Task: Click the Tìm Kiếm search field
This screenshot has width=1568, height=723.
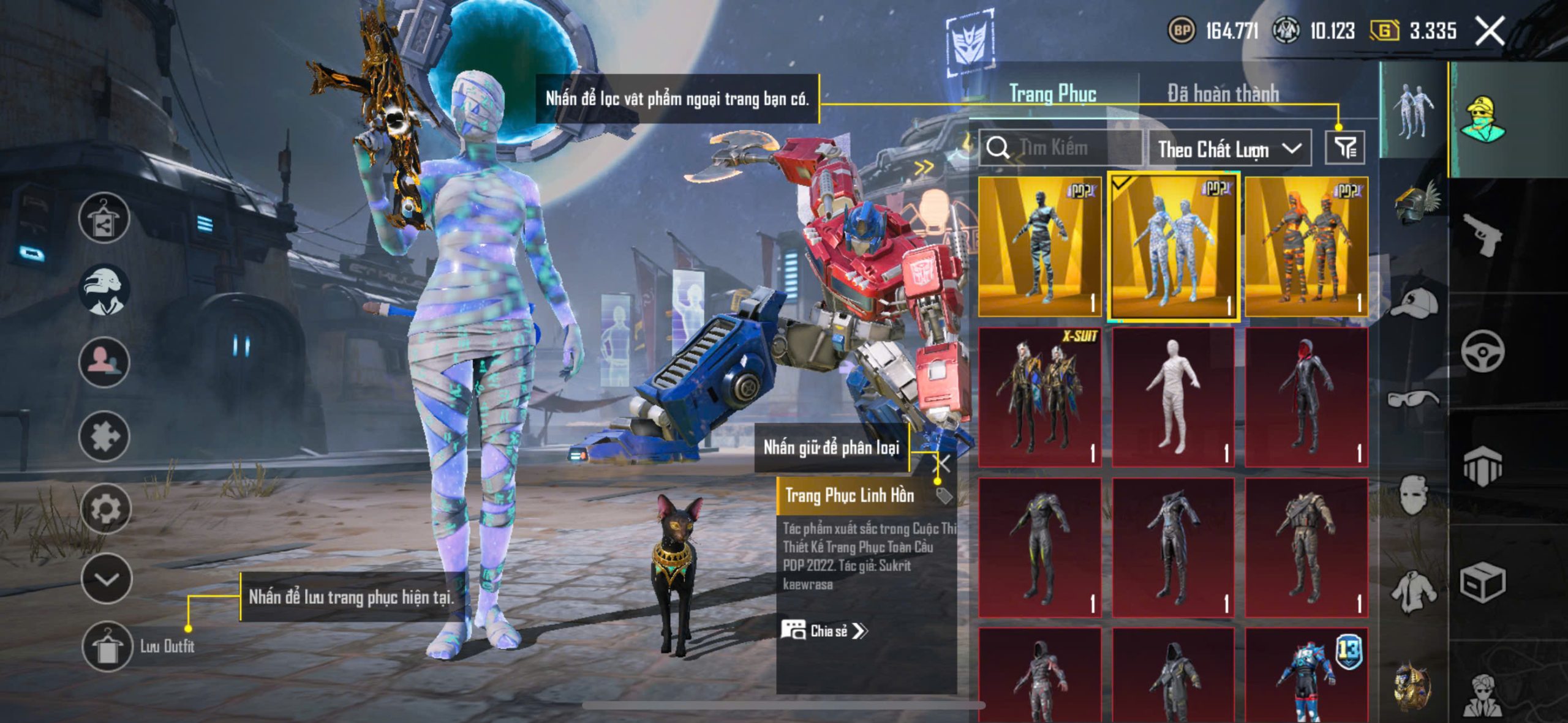Action: point(1063,148)
